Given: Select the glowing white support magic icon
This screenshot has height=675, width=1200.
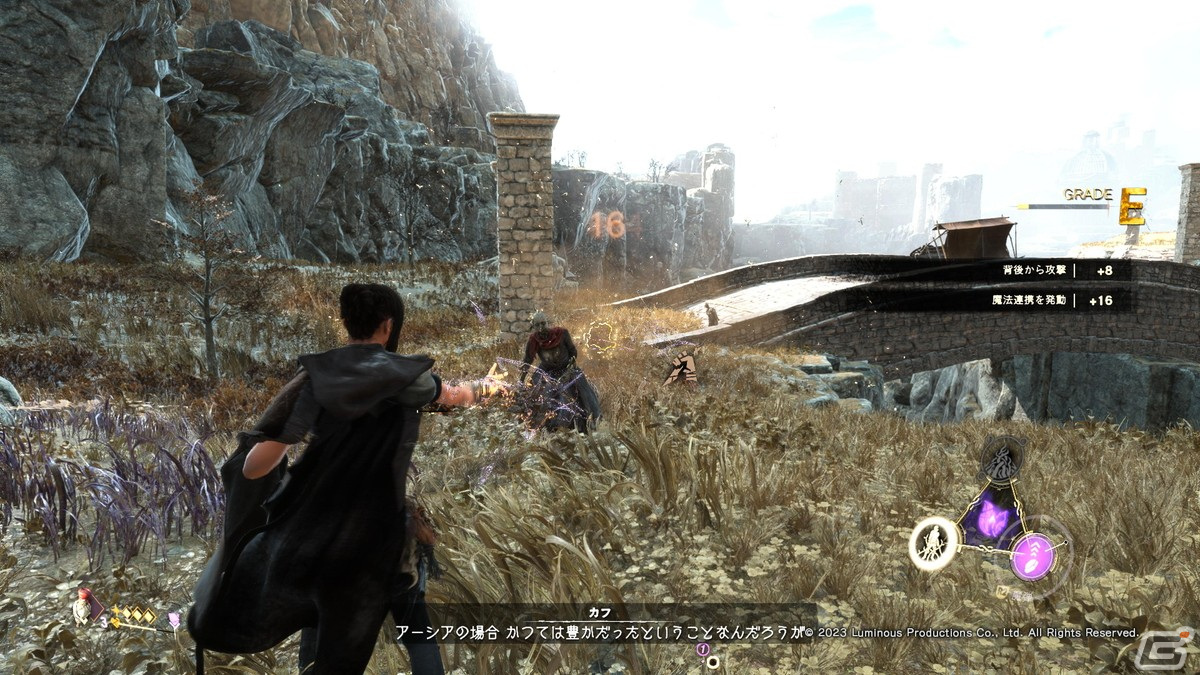Looking at the screenshot, I should [934, 545].
